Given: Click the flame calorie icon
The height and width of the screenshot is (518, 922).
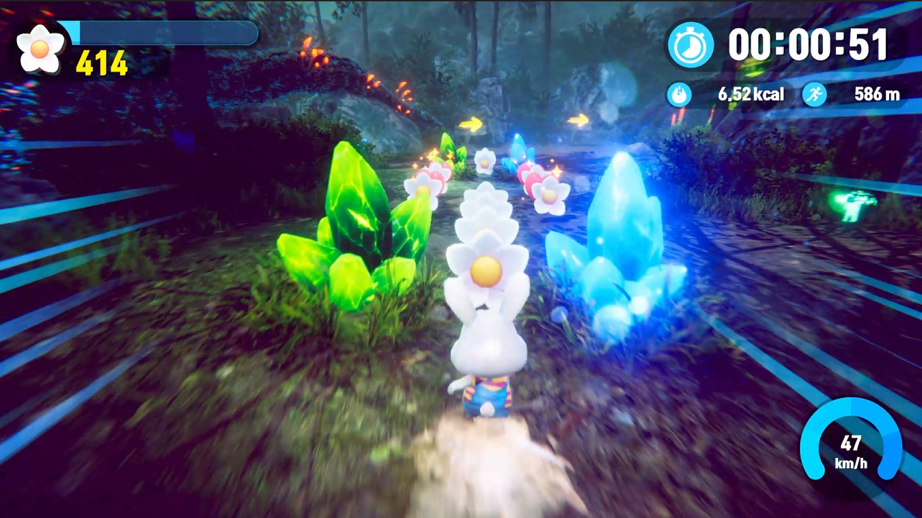Looking at the screenshot, I should click(679, 95).
